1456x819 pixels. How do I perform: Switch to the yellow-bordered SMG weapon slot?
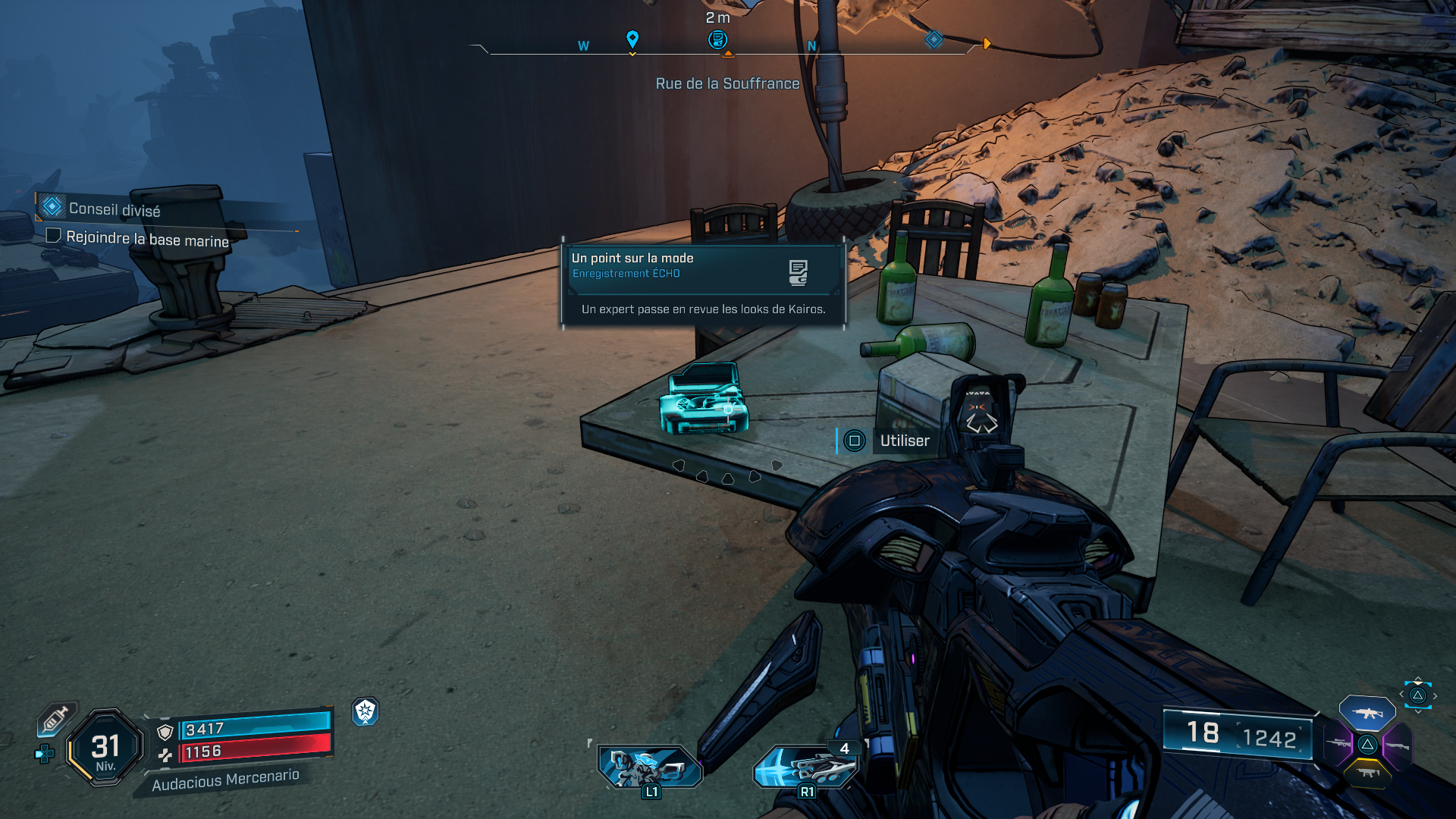click(x=1367, y=773)
